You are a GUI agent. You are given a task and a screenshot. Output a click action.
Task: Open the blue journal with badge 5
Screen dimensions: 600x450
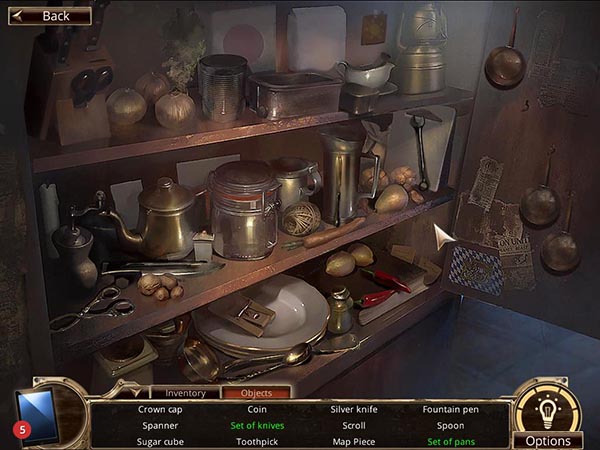[x=37, y=415]
